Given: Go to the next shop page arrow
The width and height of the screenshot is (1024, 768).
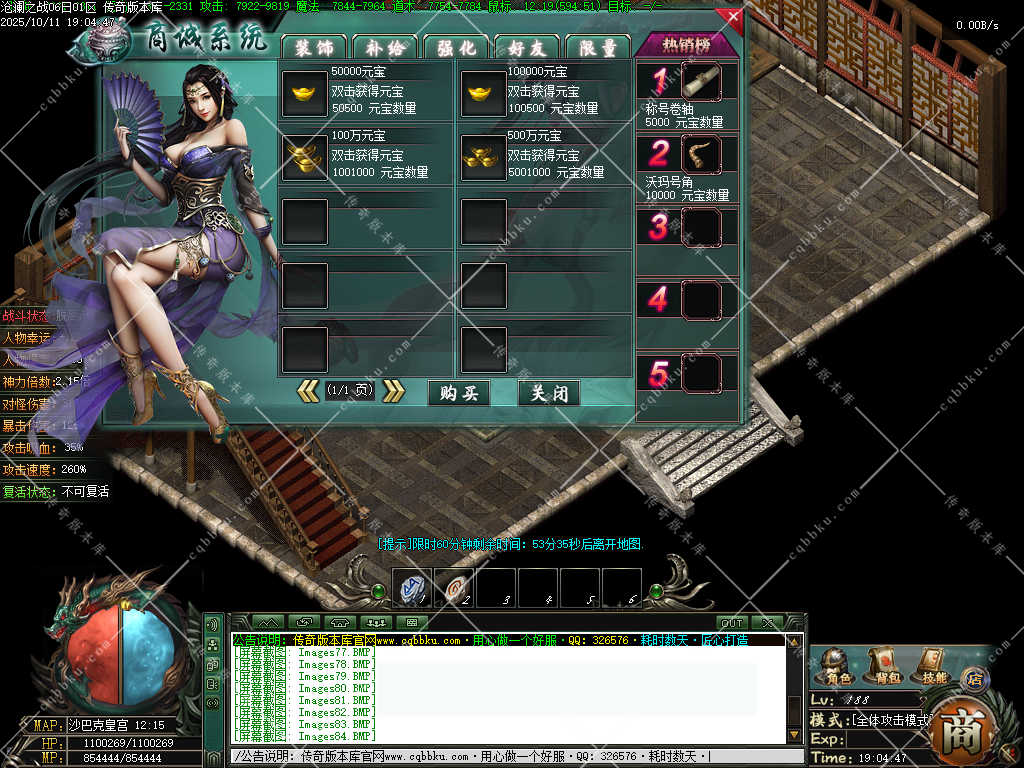Looking at the screenshot, I should coord(394,391).
